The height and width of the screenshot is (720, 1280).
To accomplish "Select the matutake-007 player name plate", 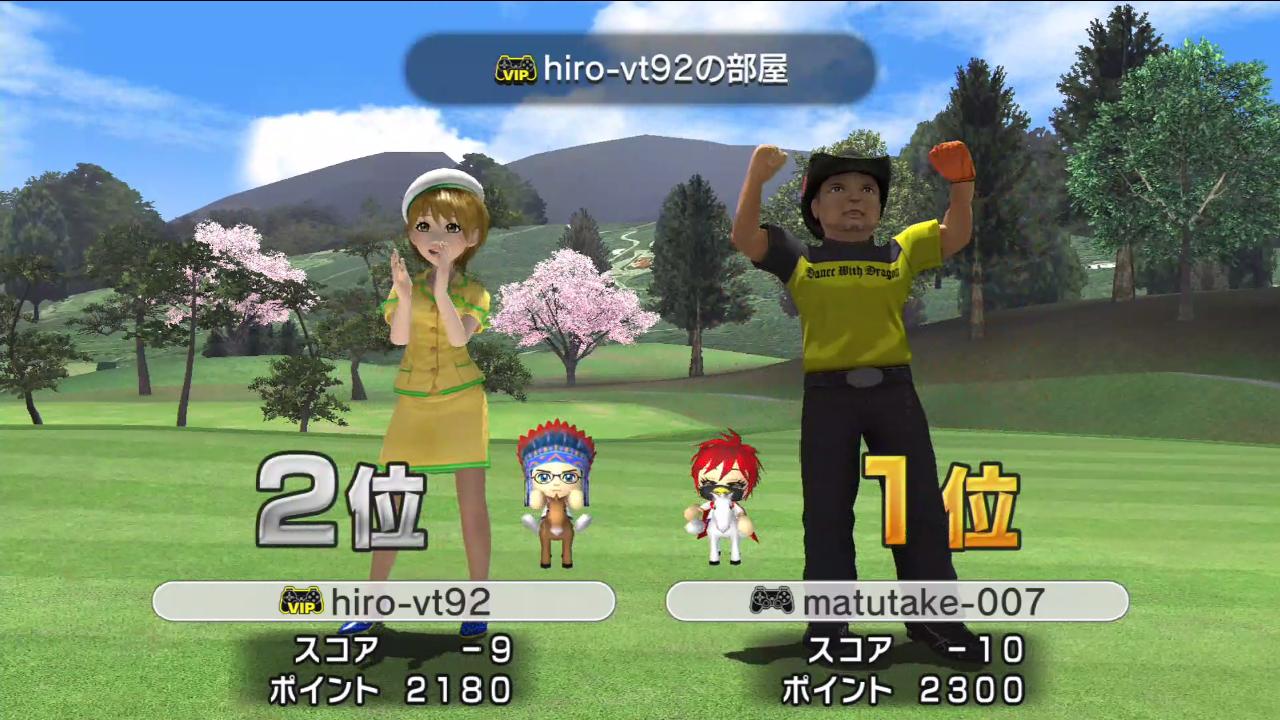I will click(x=897, y=601).
